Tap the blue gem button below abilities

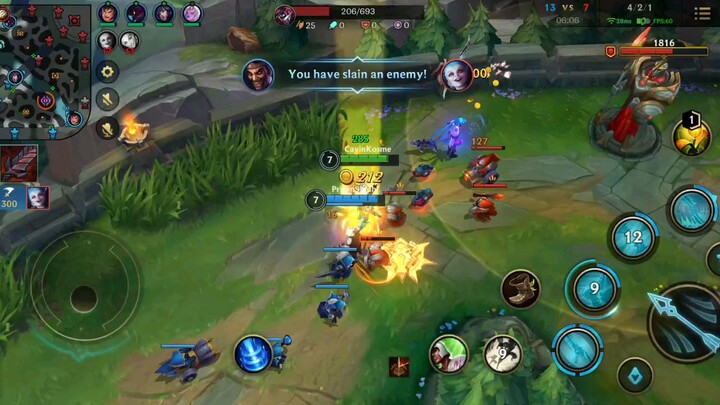point(634,376)
